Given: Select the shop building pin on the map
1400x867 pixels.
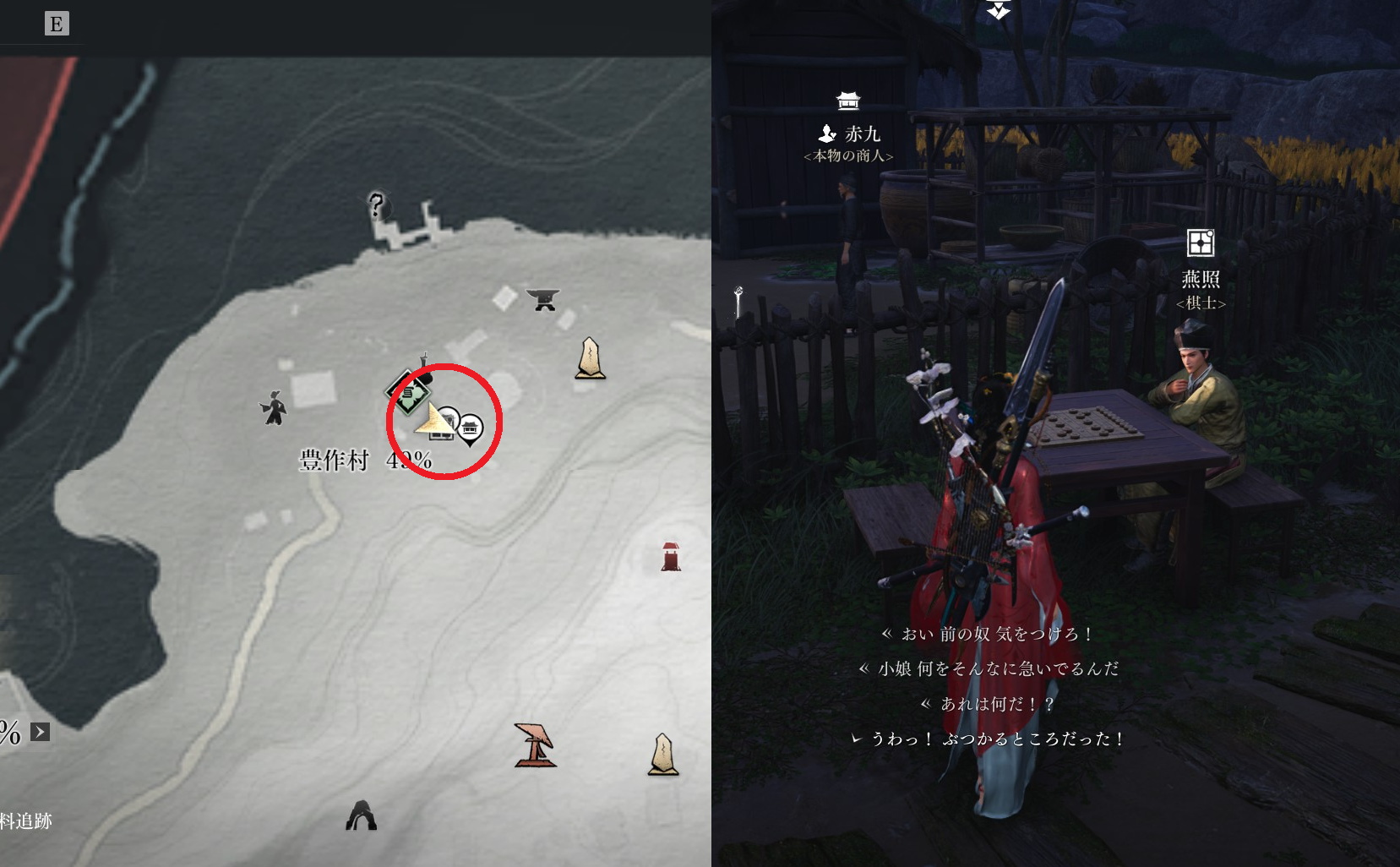Looking at the screenshot, I should pyautogui.click(x=470, y=429).
